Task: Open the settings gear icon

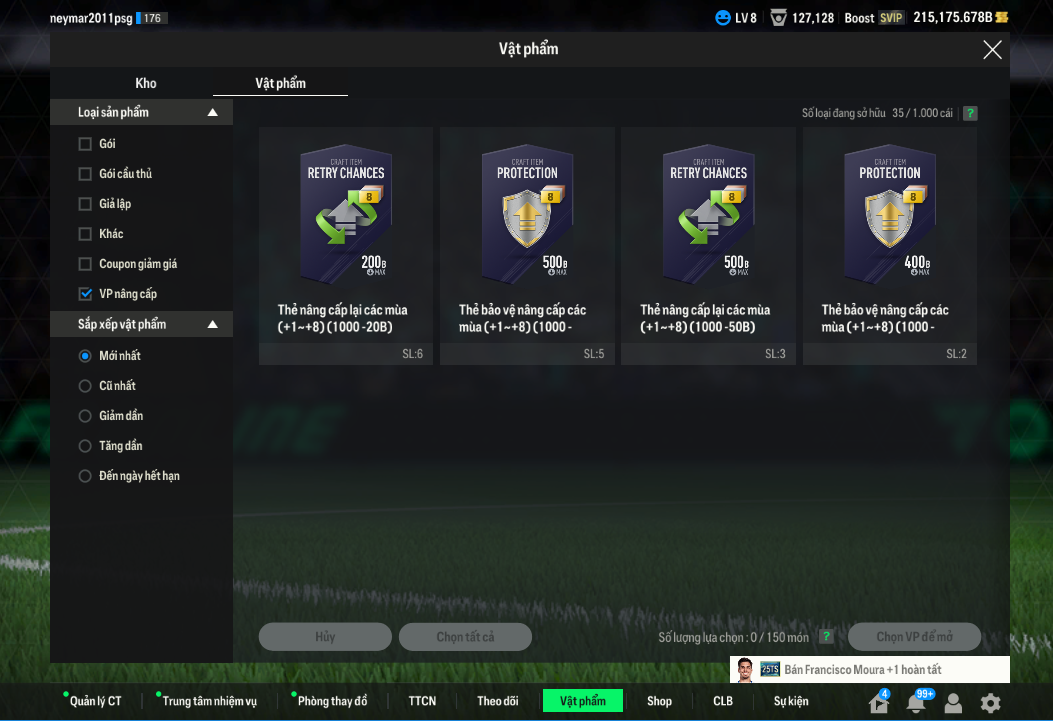Action: tap(990, 703)
